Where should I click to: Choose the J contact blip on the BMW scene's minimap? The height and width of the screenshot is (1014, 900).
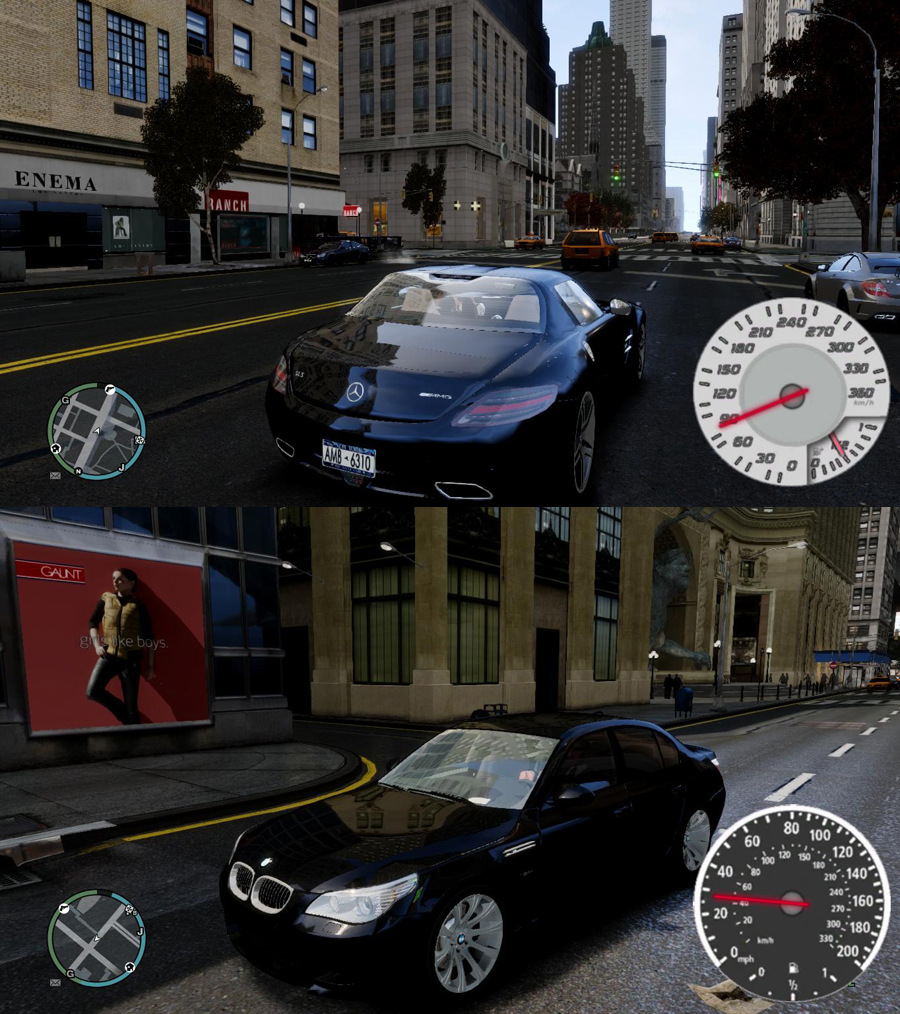pyautogui.click(x=140, y=932)
